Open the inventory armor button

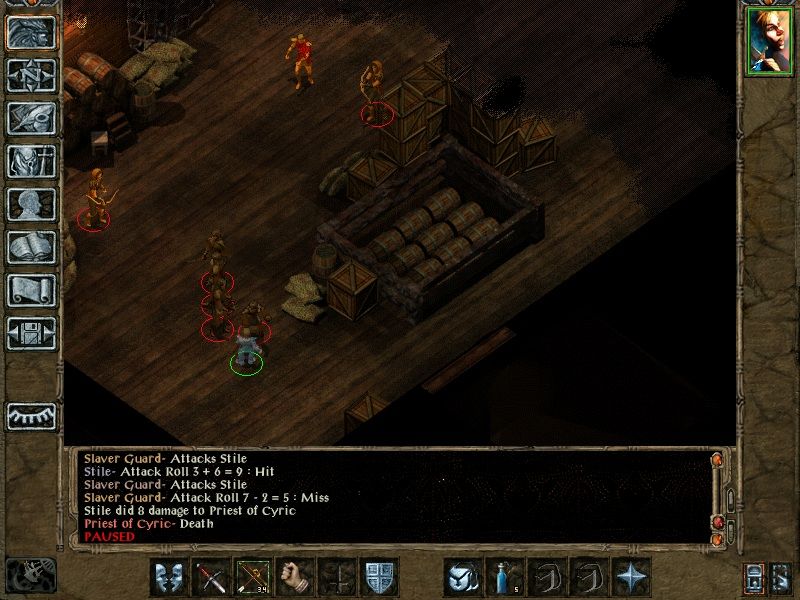(32, 161)
